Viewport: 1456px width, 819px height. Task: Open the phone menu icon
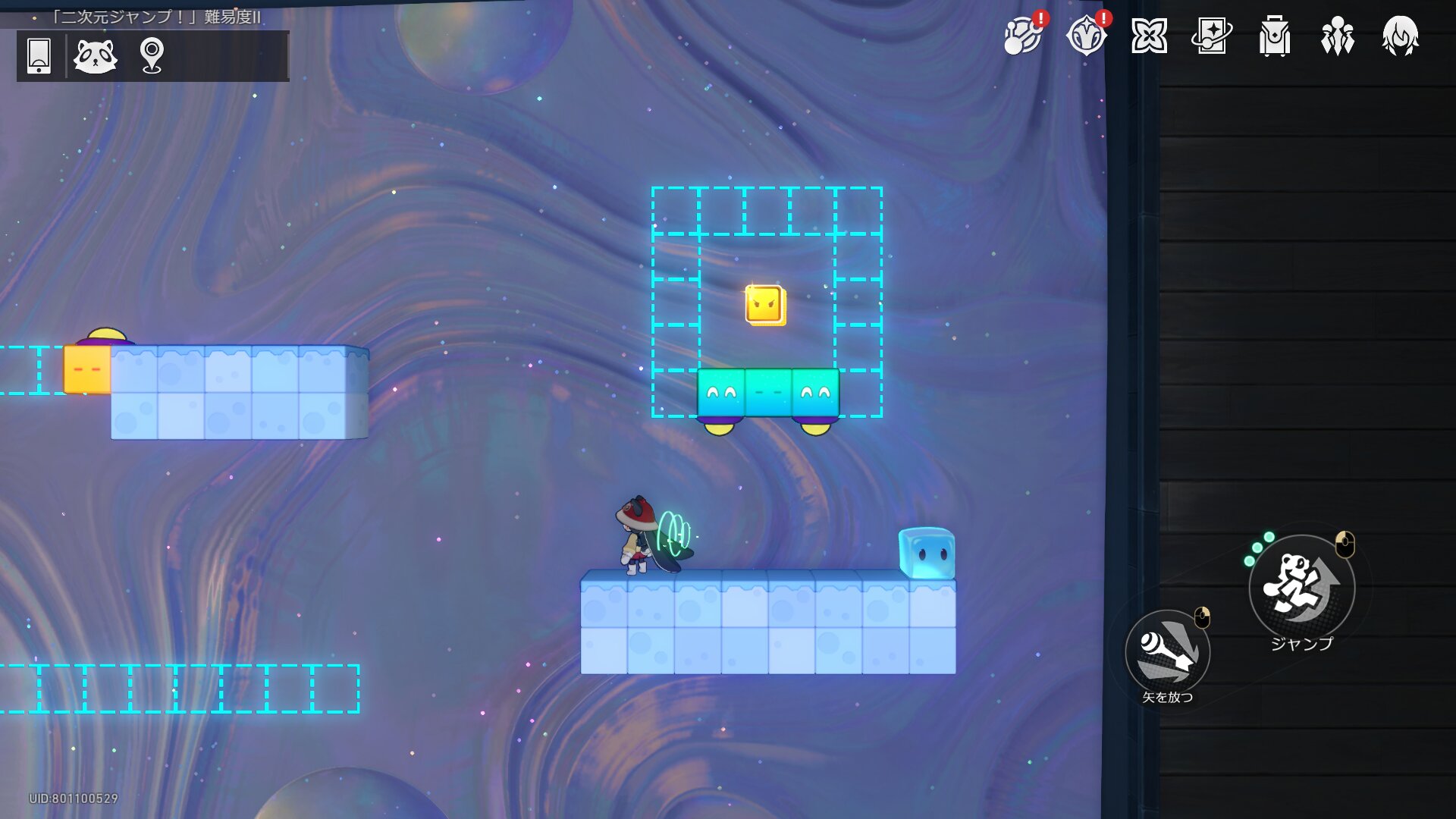39,55
